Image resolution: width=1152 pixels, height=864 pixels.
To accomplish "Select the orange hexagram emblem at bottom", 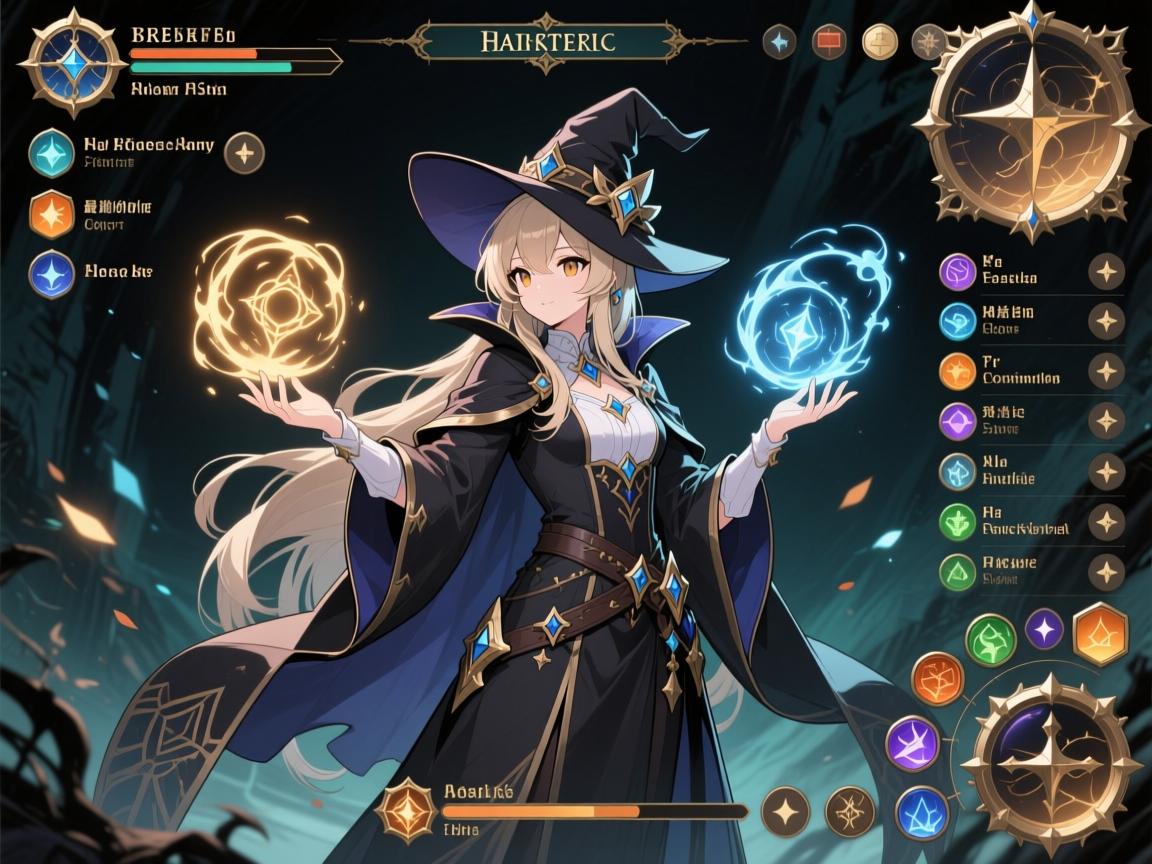I will click(408, 809).
